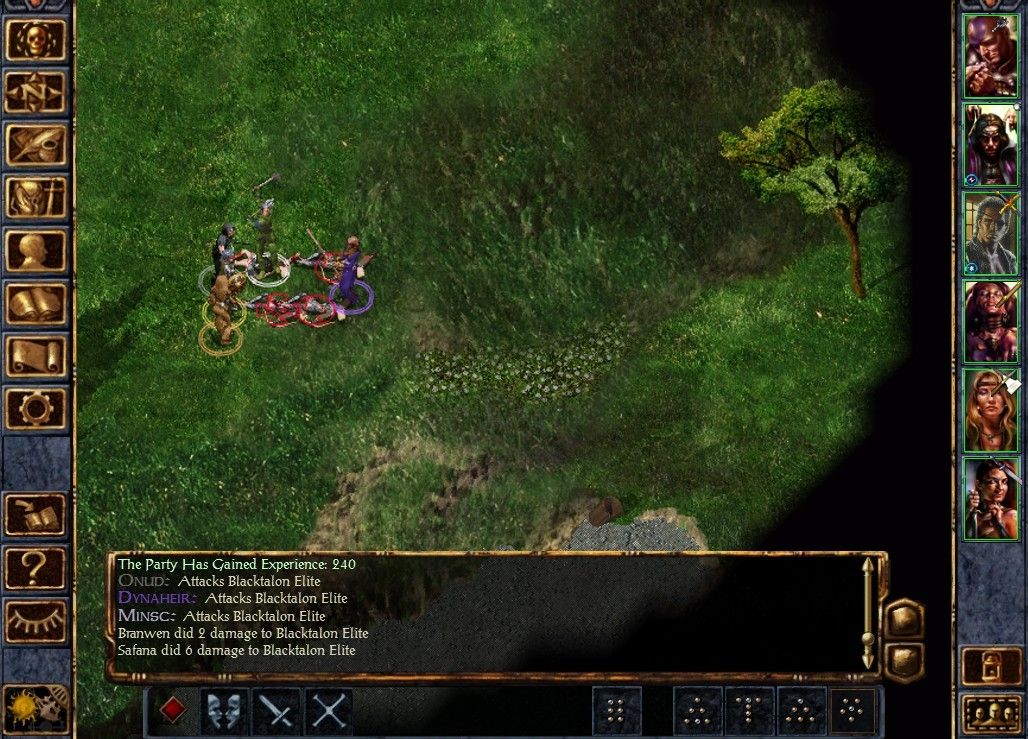
Task: Open game options with the gear icon
Action: pyautogui.click(x=37, y=408)
